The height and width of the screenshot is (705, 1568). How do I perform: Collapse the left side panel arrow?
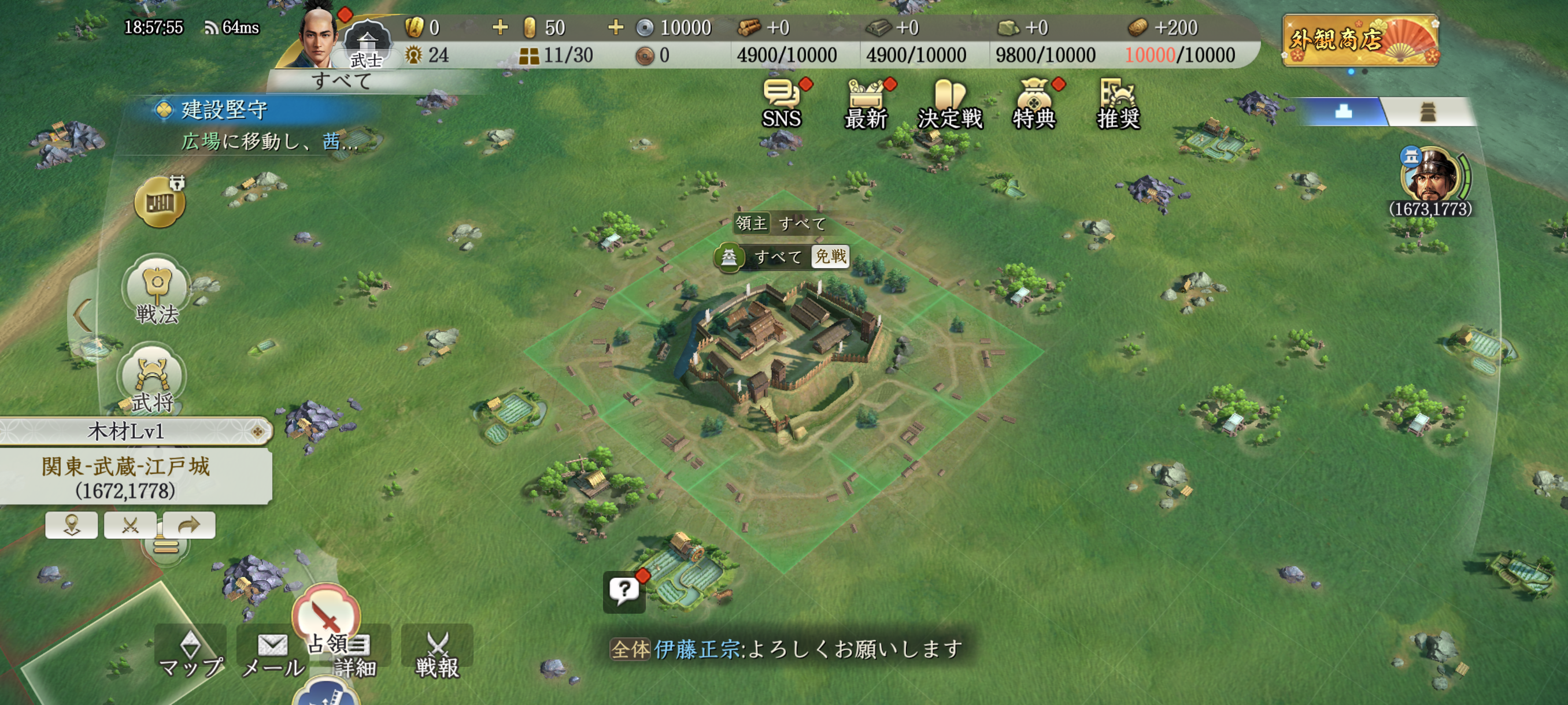[82, 314]
